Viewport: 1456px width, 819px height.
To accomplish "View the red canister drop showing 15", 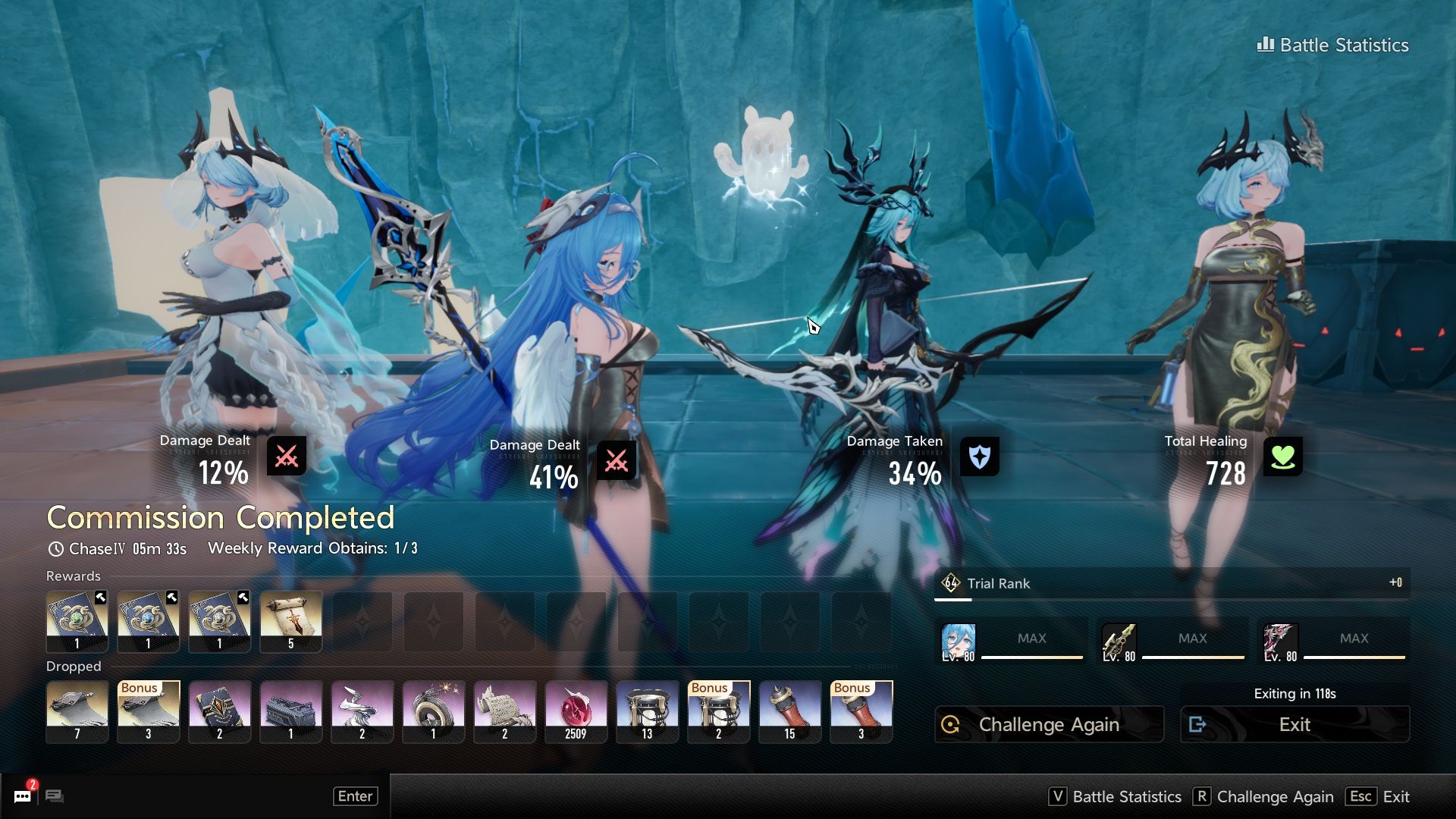I will click(789, 711).
